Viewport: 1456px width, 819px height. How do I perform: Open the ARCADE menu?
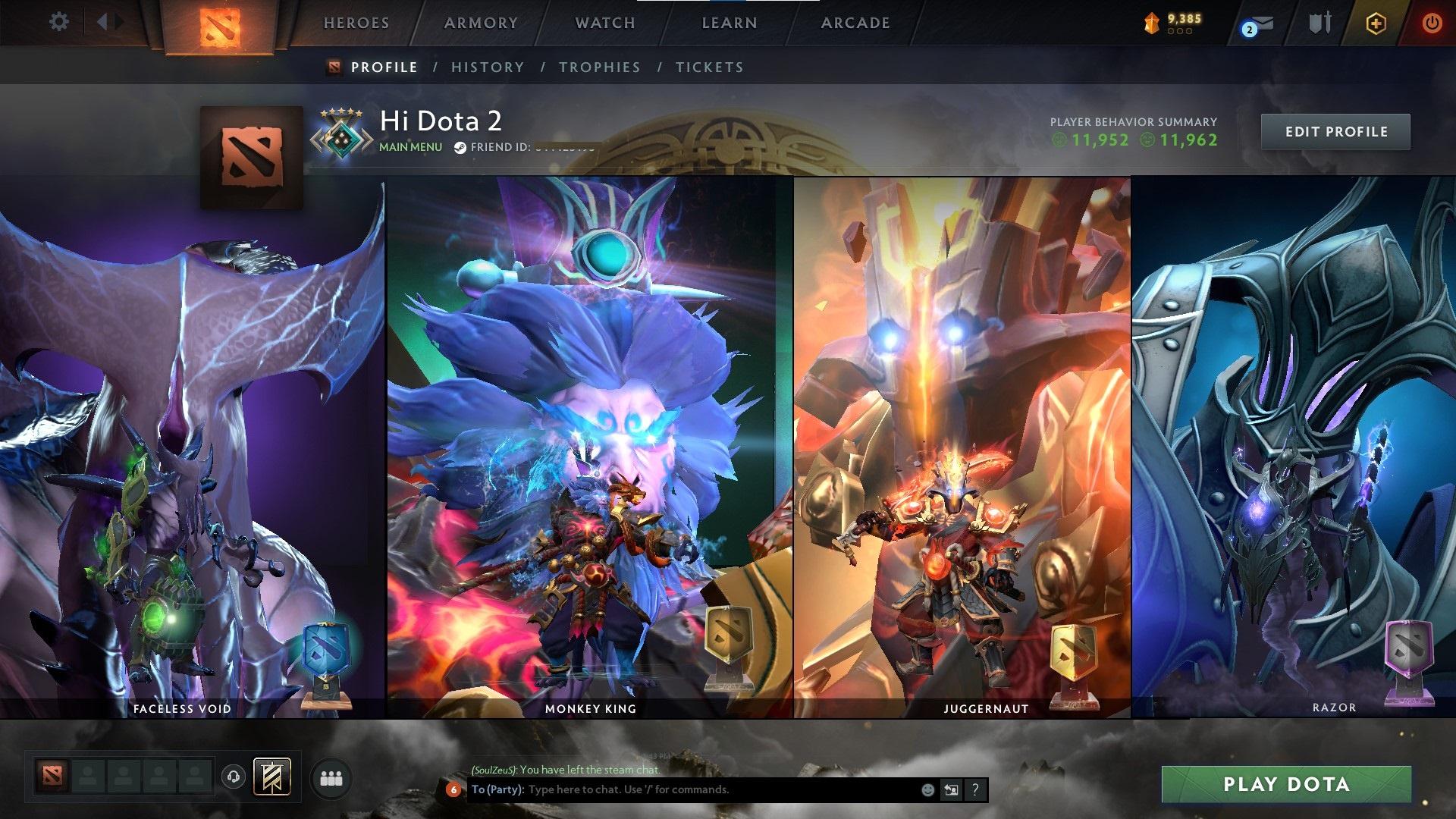(x=855, y=23)
